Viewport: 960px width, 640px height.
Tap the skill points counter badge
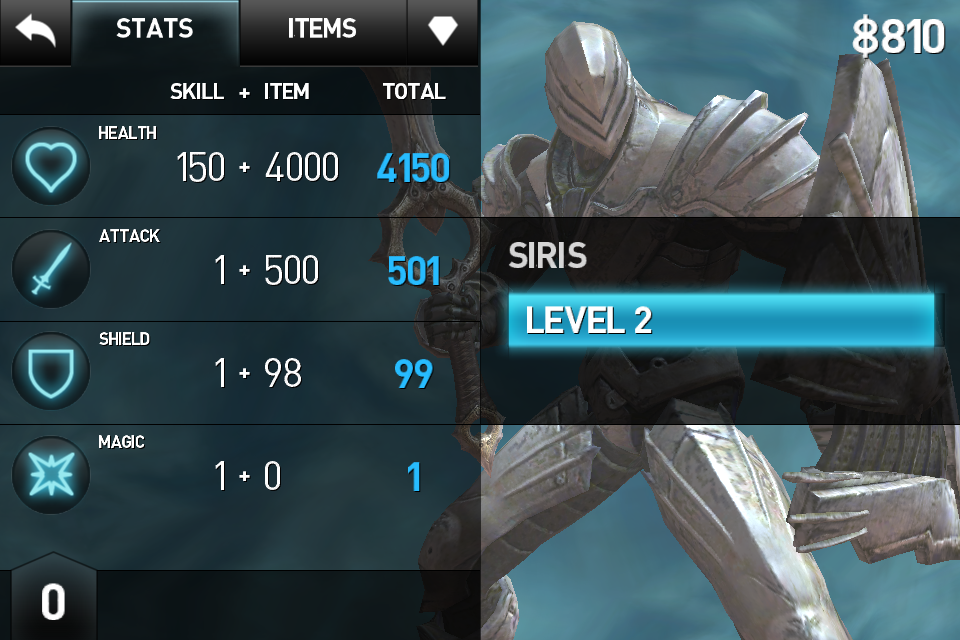(x=53, y=602)
